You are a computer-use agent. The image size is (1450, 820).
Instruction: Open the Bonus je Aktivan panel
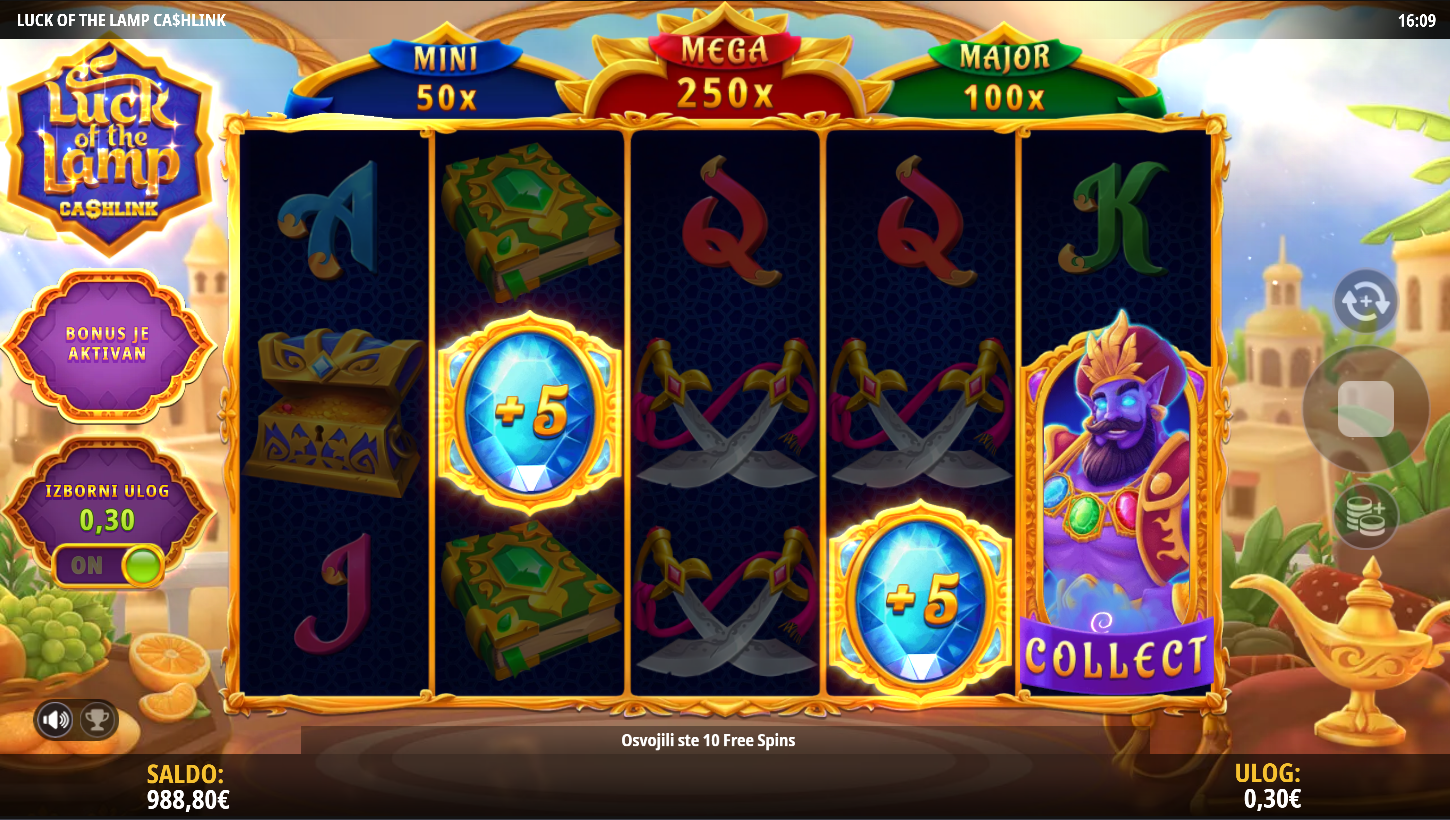(108, 345)
